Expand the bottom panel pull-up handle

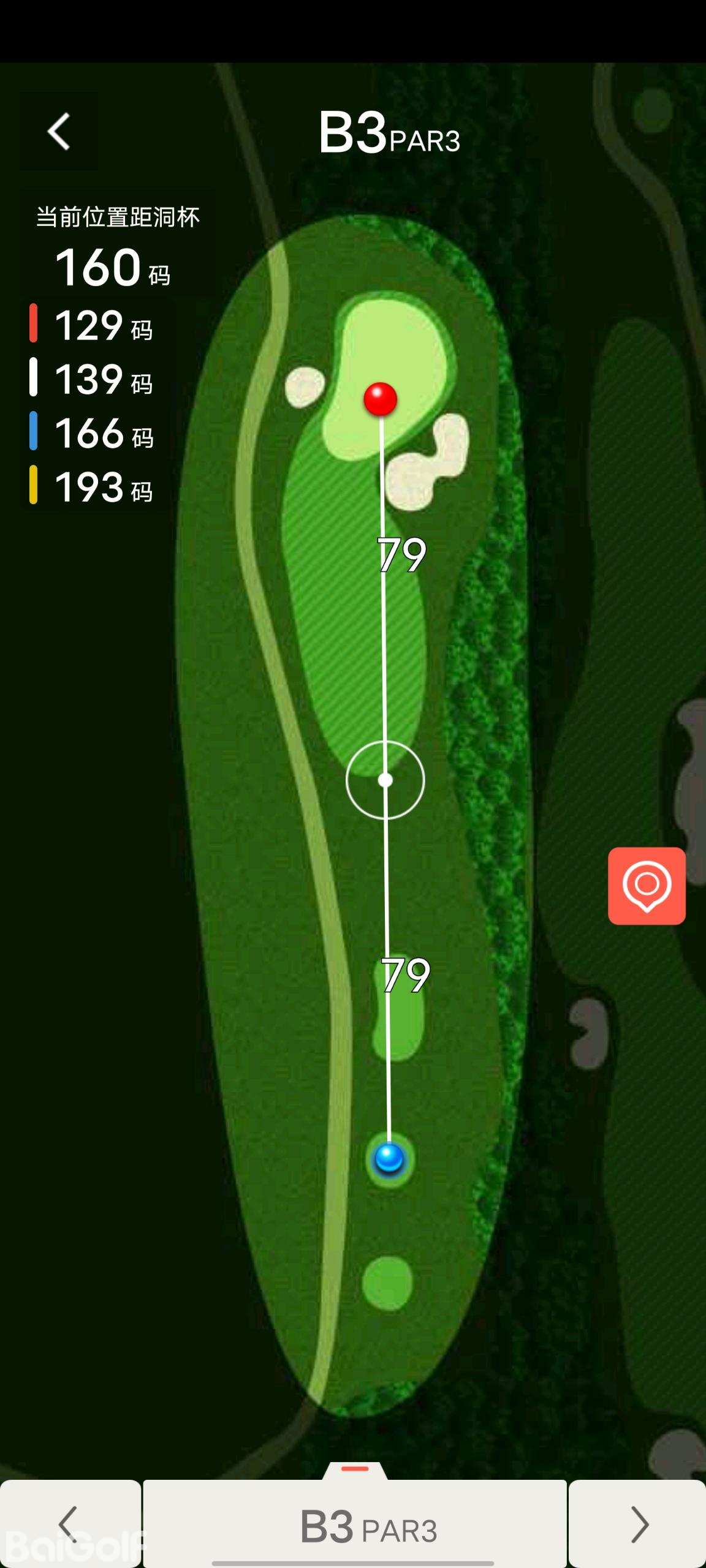pos(355,1470)
